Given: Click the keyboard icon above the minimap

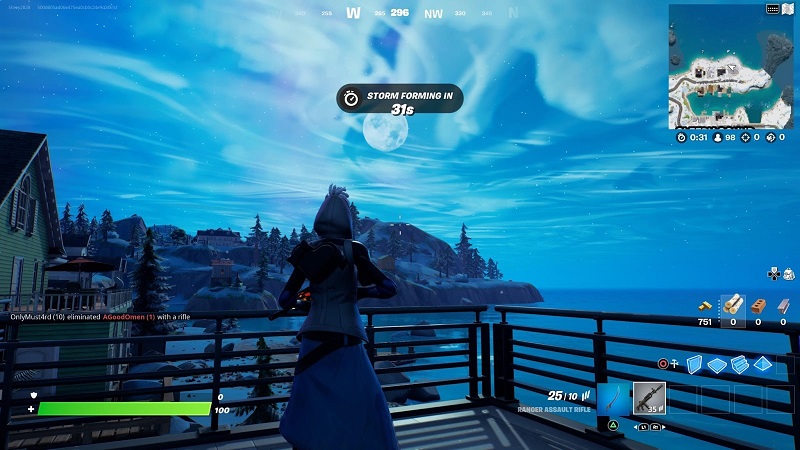Looking at the screenshot, I should (x=773, y=9).
